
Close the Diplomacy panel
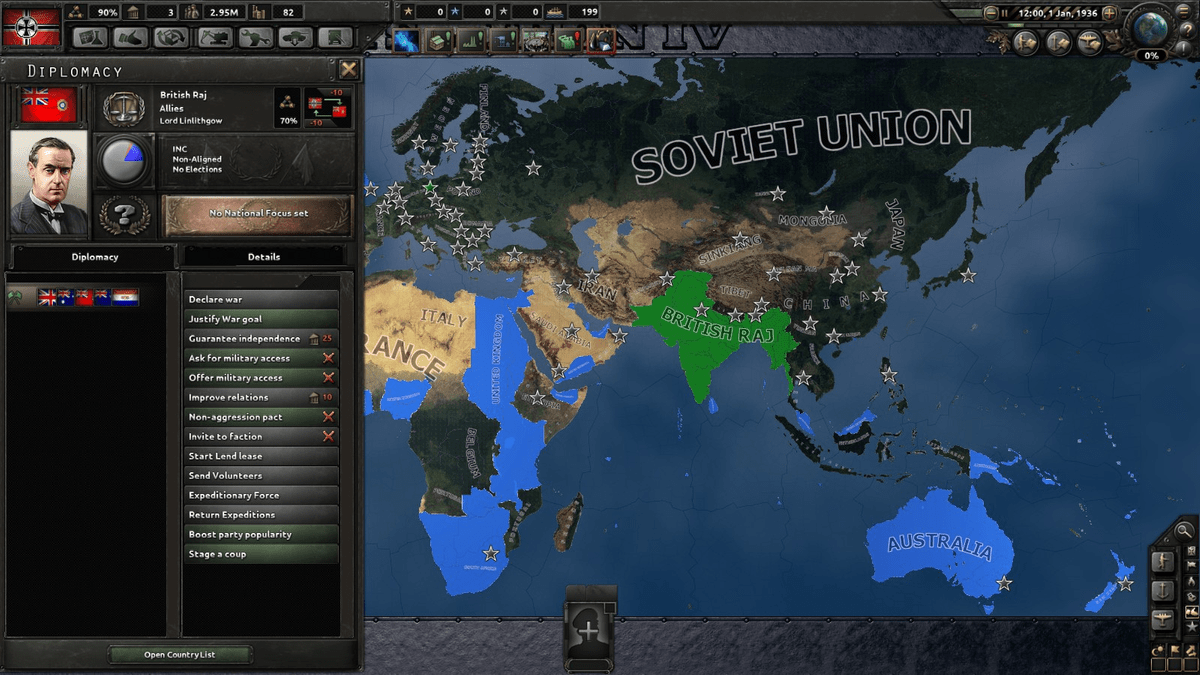pos(348,69)
